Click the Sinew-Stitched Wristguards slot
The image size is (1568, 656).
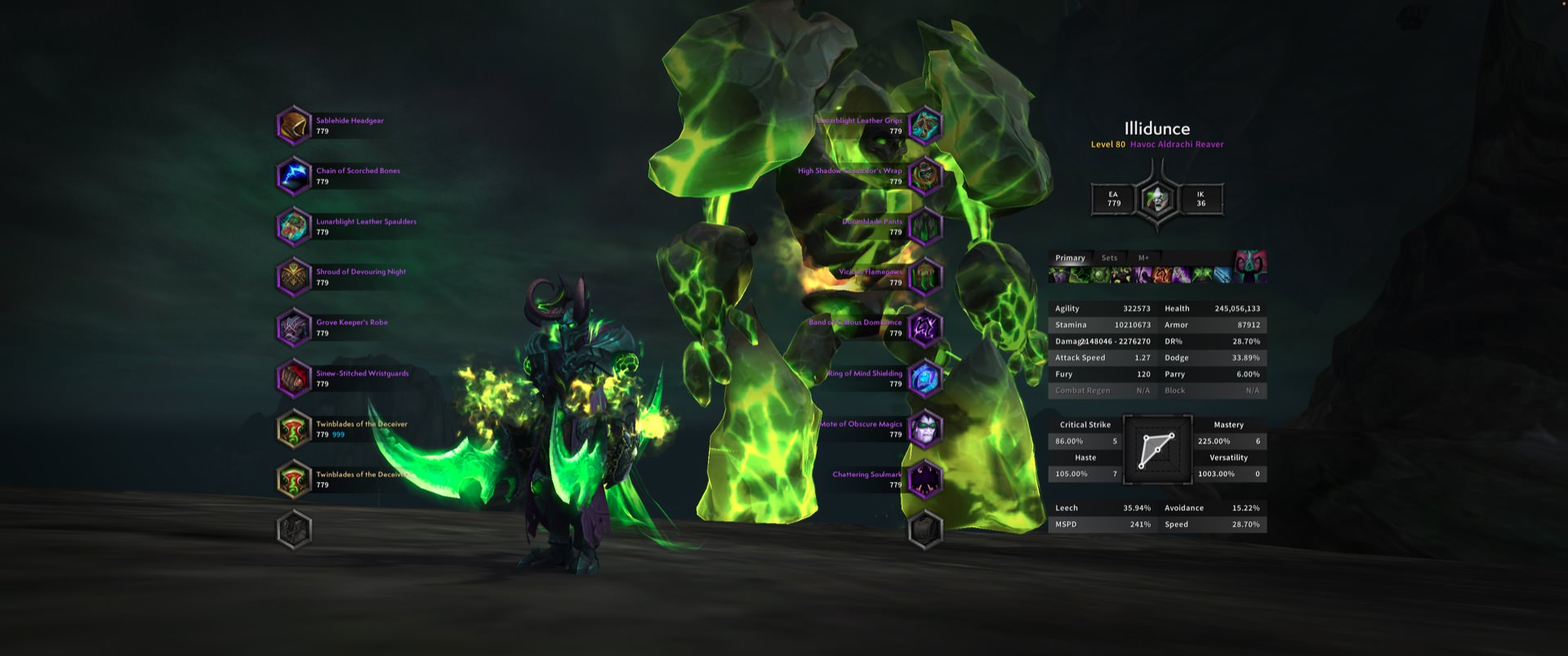[294, 379]
